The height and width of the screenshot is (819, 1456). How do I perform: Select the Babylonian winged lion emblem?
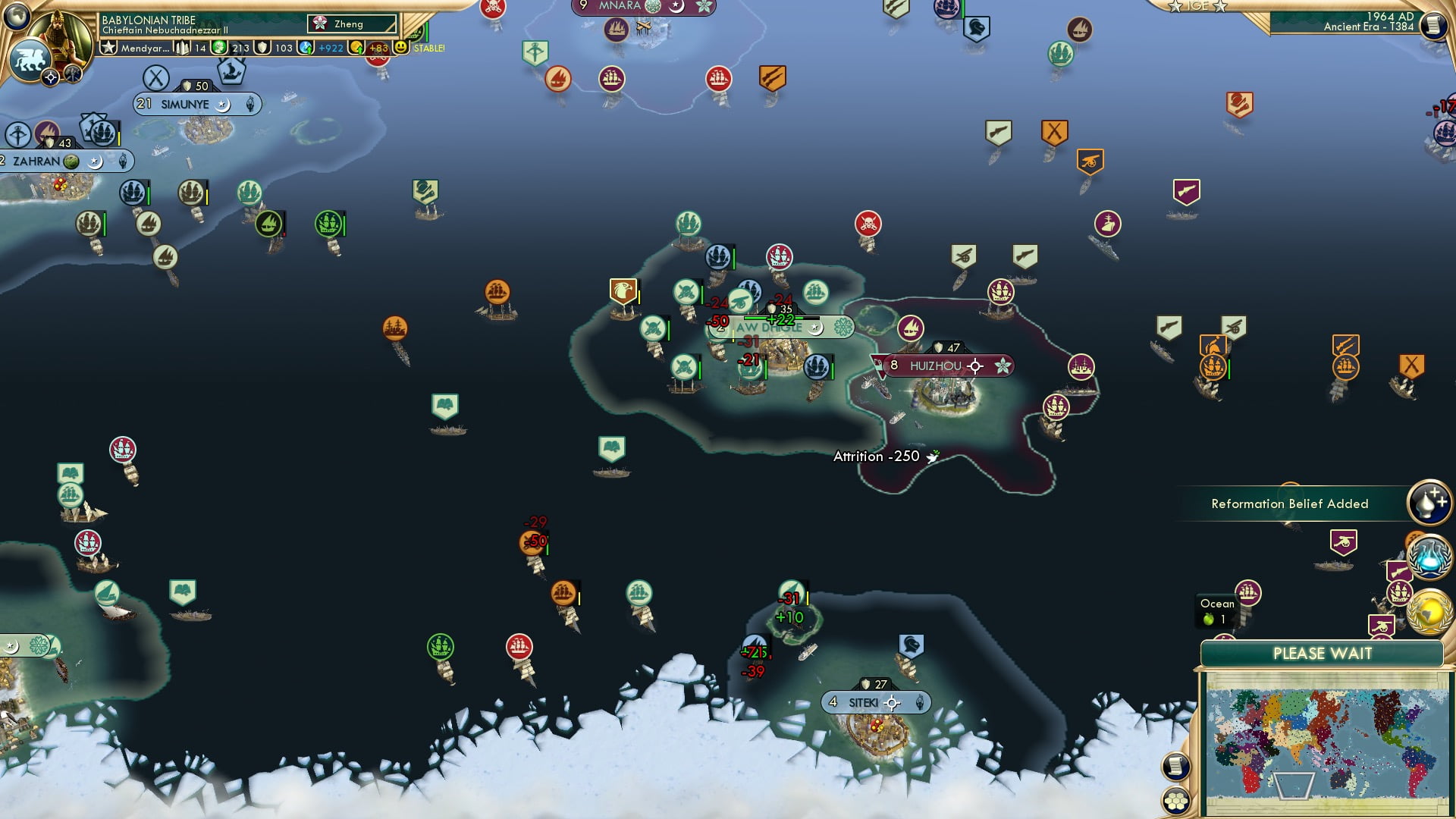pyautogui.click(x=32, y=61)
